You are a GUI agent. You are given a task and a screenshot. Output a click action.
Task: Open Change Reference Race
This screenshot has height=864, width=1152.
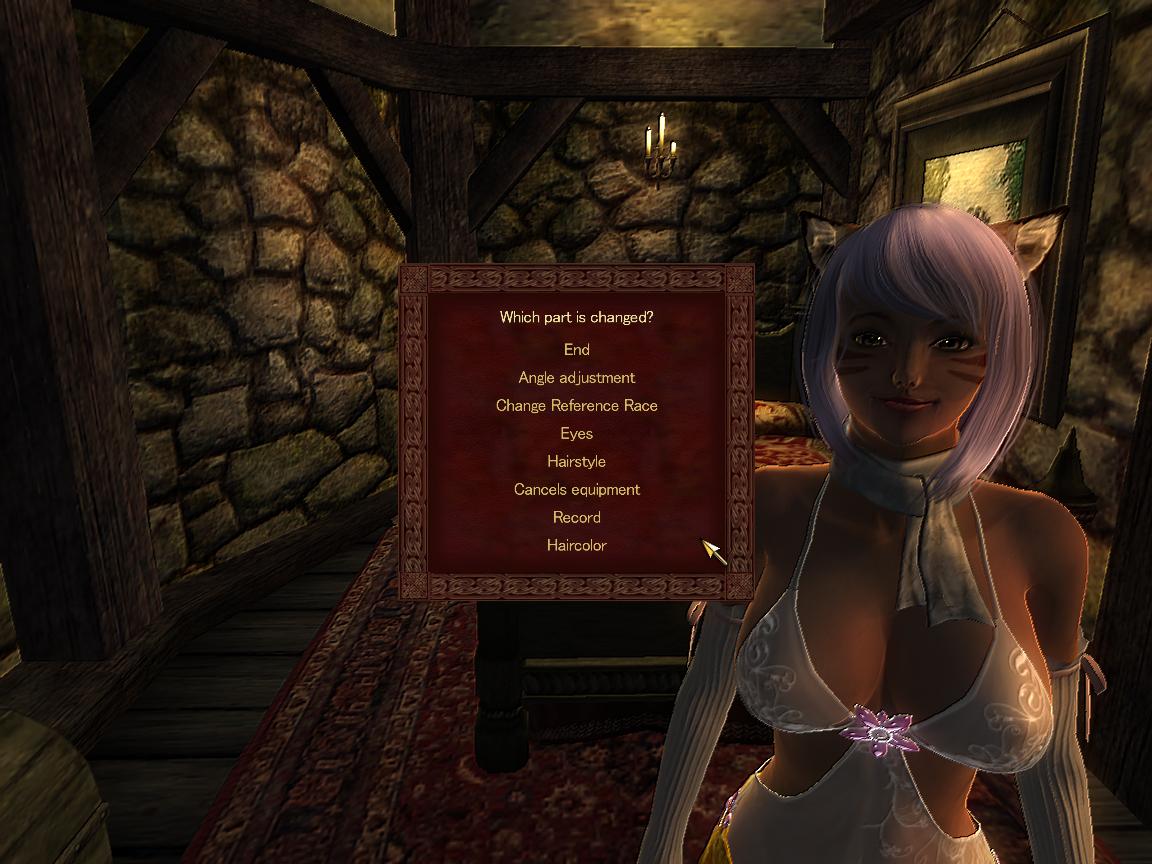pyautogui.click(x=576, y=406)
